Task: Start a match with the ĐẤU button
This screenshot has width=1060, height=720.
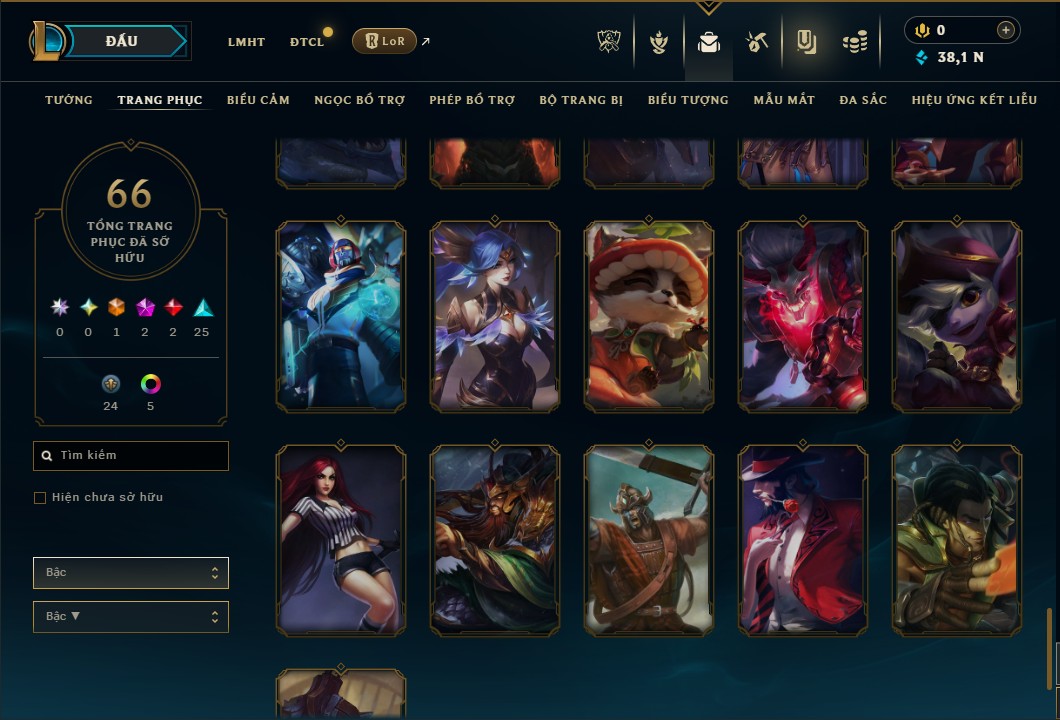Action: pyautogui.click(x=122, y=41)
